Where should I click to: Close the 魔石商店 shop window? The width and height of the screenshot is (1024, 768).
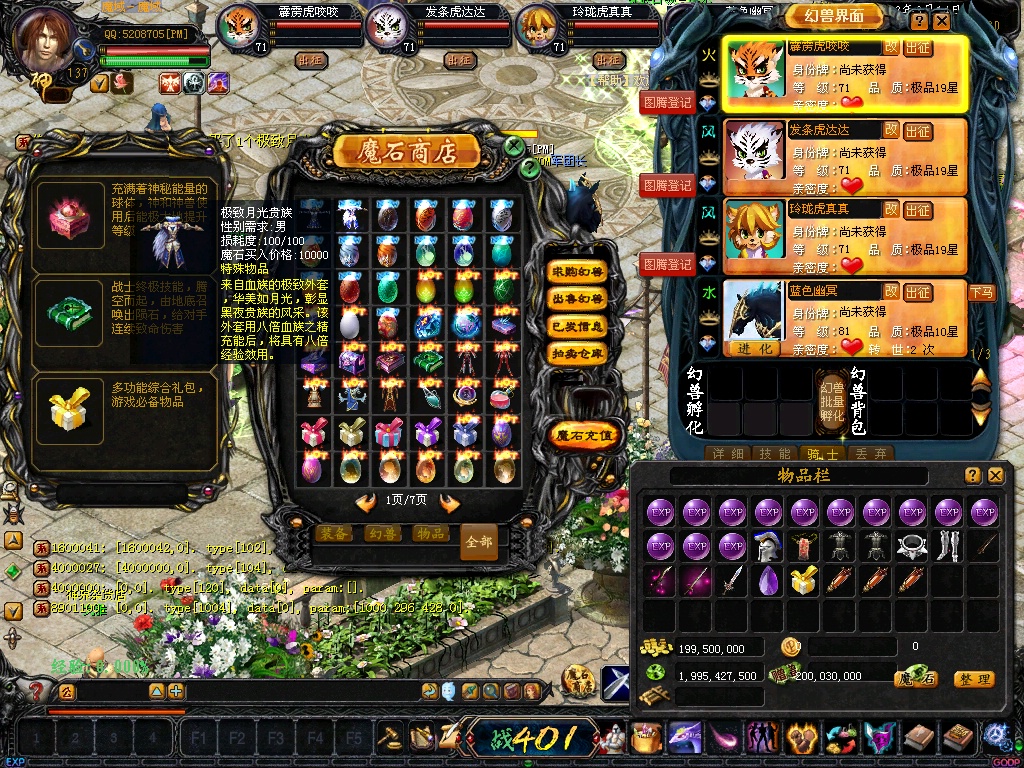point(514,146)
